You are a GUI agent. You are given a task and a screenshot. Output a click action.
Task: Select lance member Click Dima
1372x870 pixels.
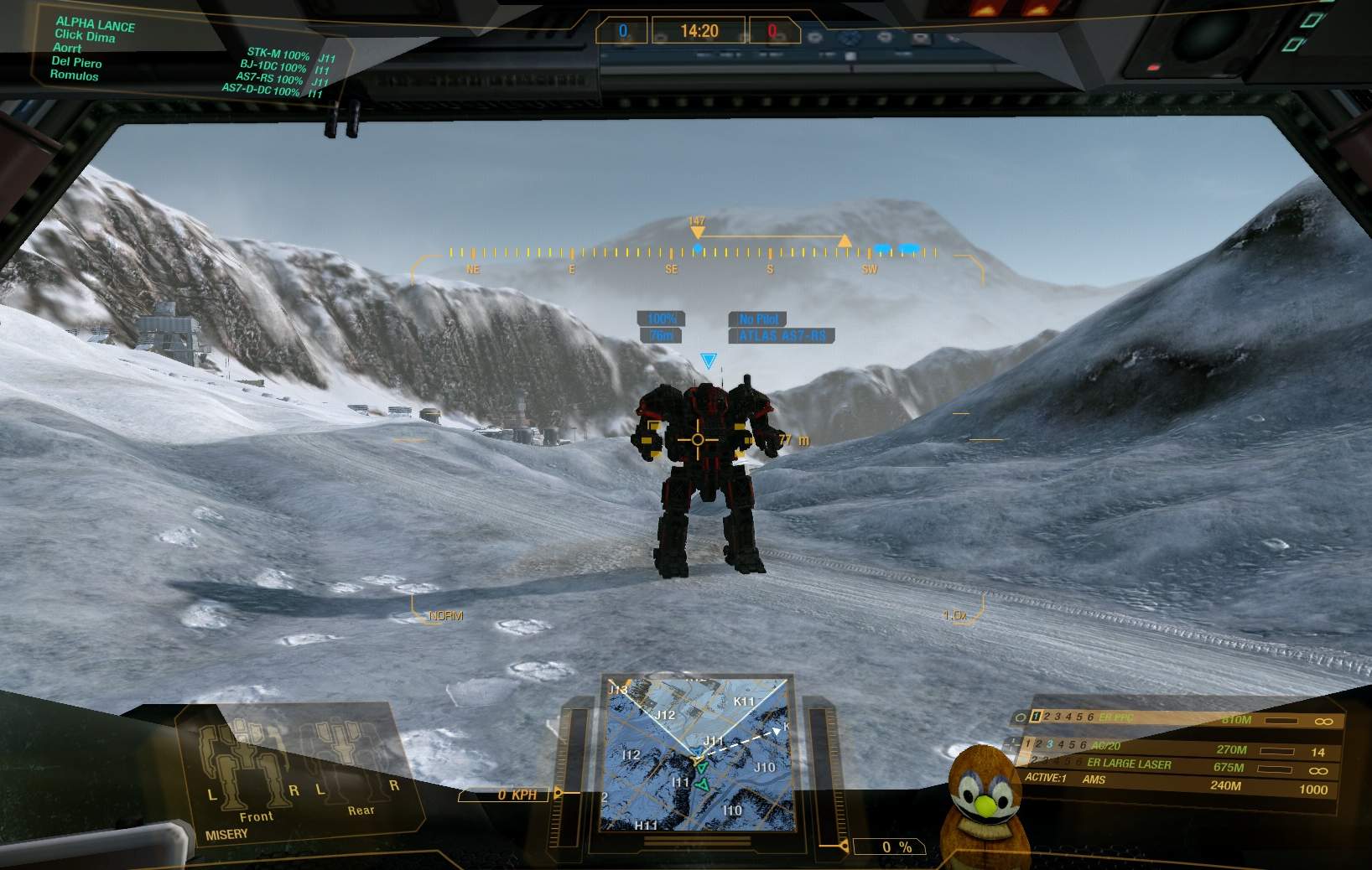pyautogui.click(x=85, y=36)
